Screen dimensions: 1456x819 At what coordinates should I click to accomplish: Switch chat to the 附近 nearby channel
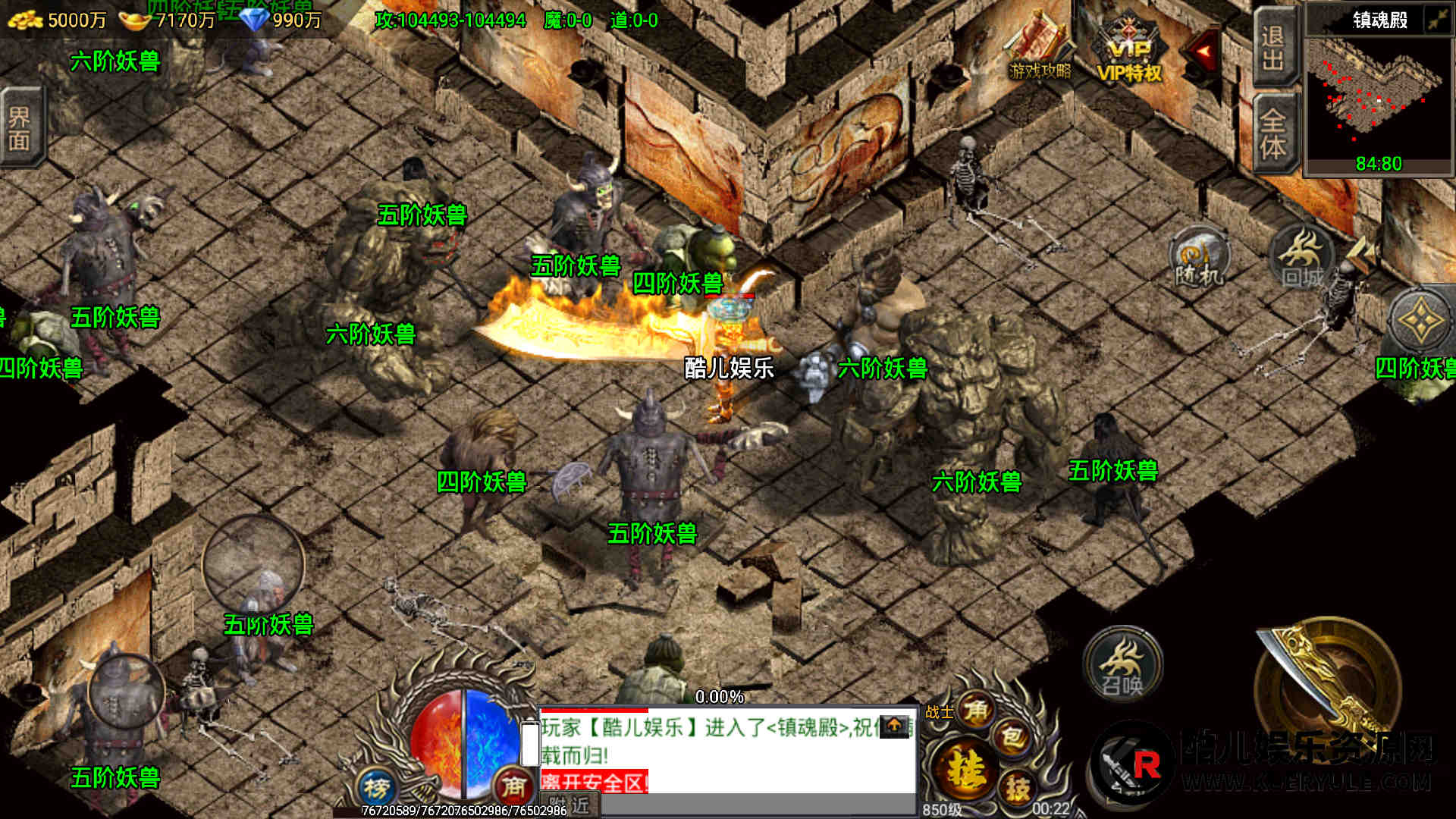(x=570, y=805)
